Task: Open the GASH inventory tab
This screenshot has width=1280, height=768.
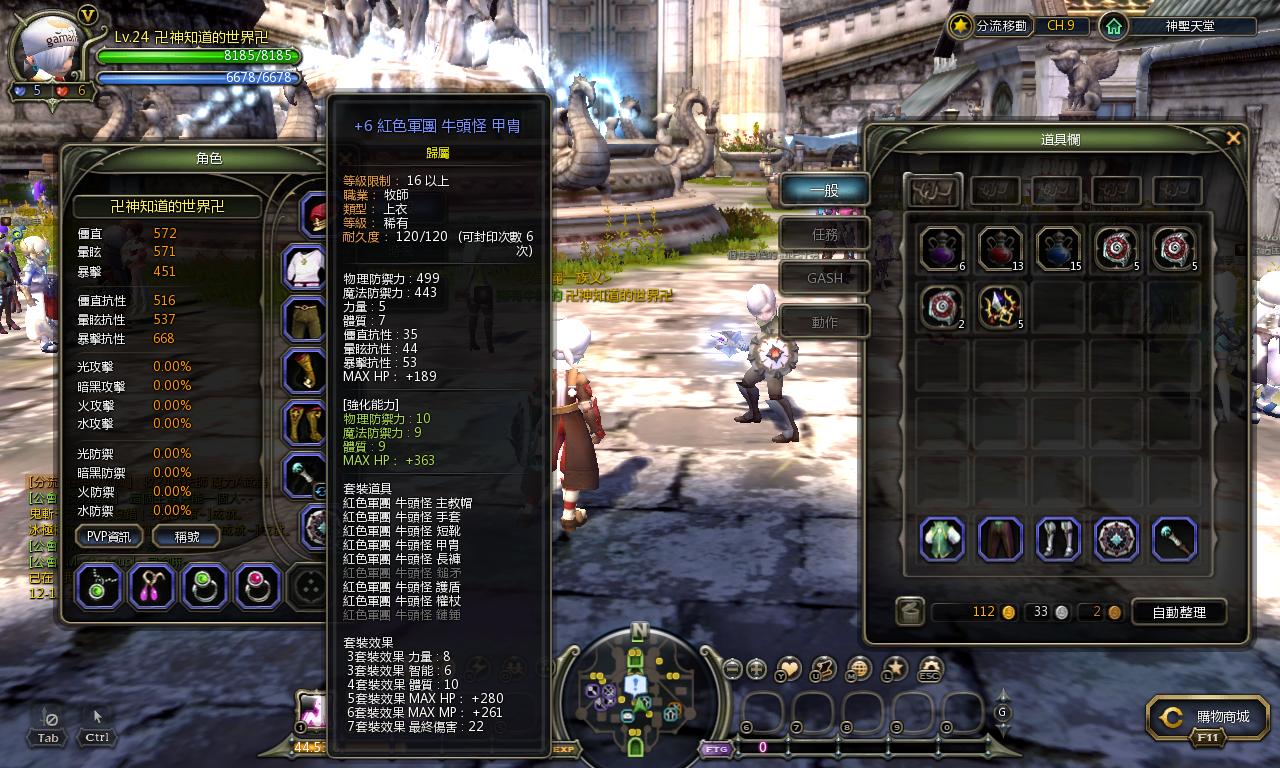Action: pyautogui.click(x=825, y=278)
